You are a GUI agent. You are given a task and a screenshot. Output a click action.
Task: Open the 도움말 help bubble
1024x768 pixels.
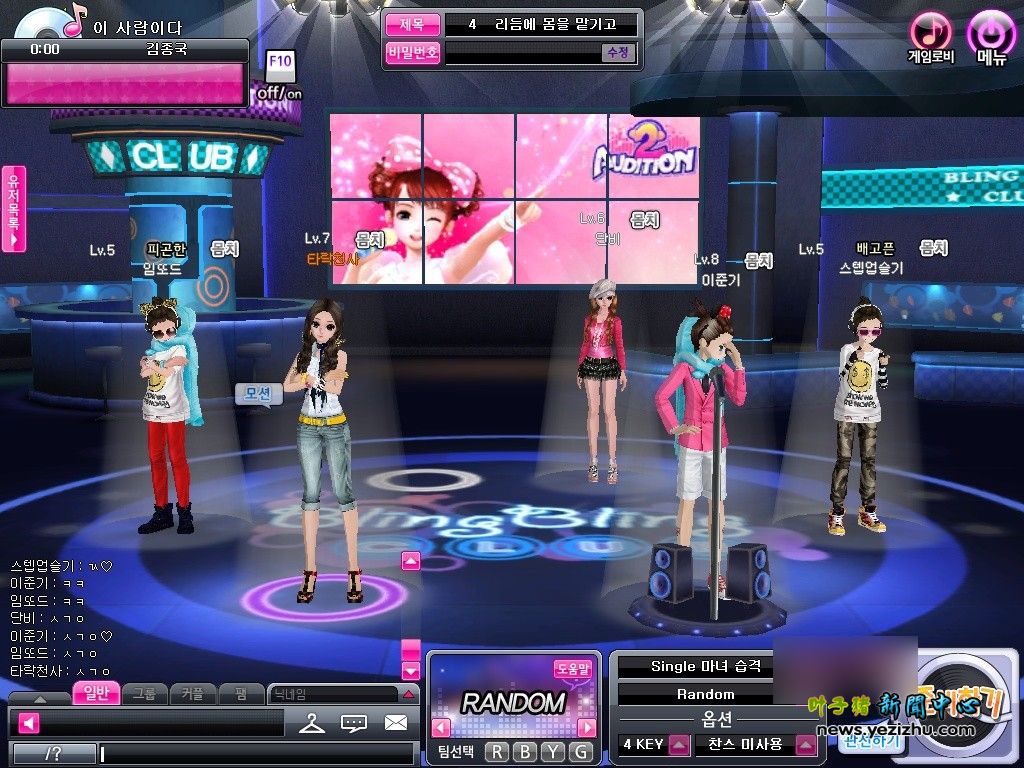573,669
